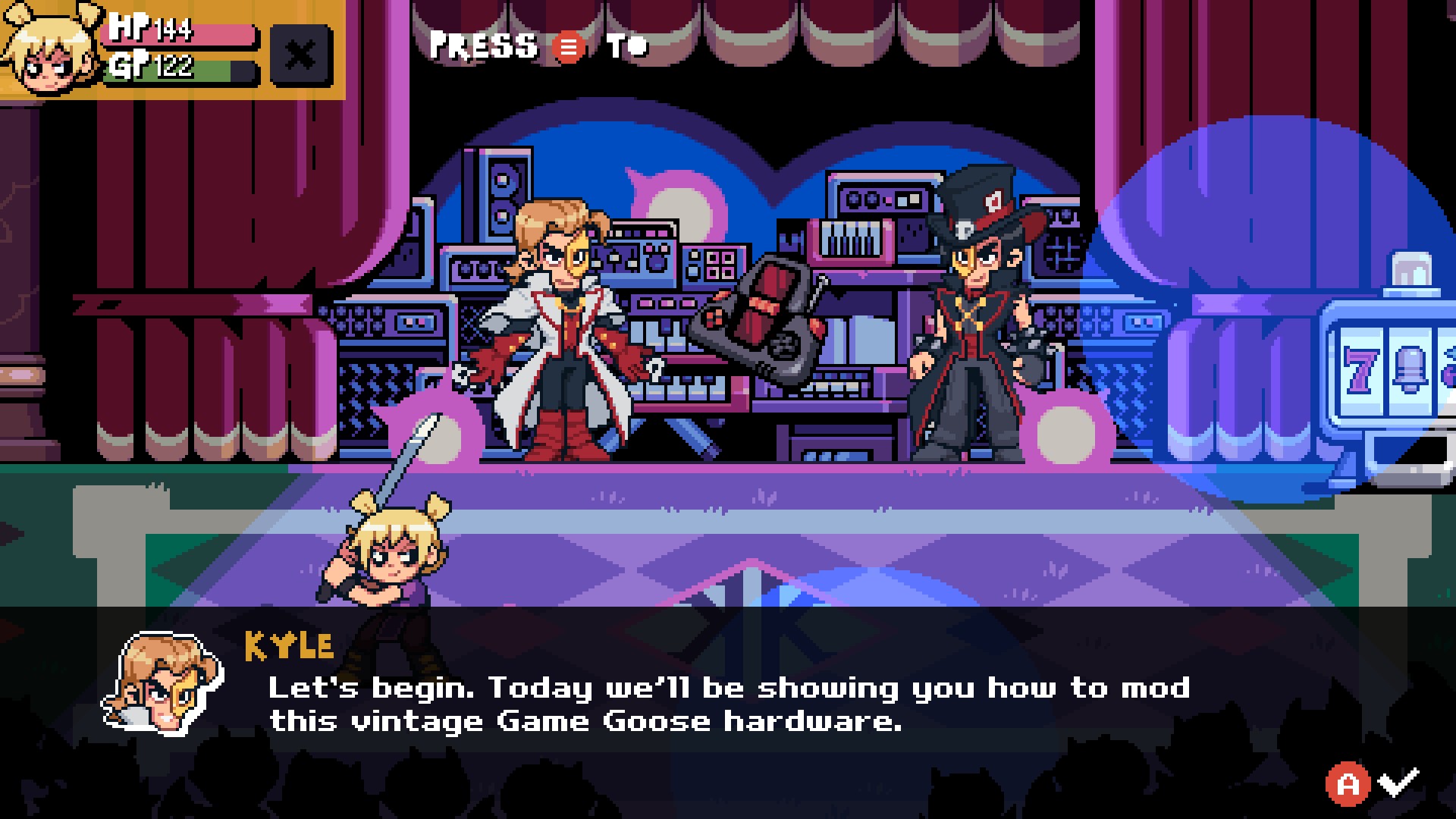
Task: Click the HP bar to inspect health
Action: pyautogui.click(x=182, y=36)
